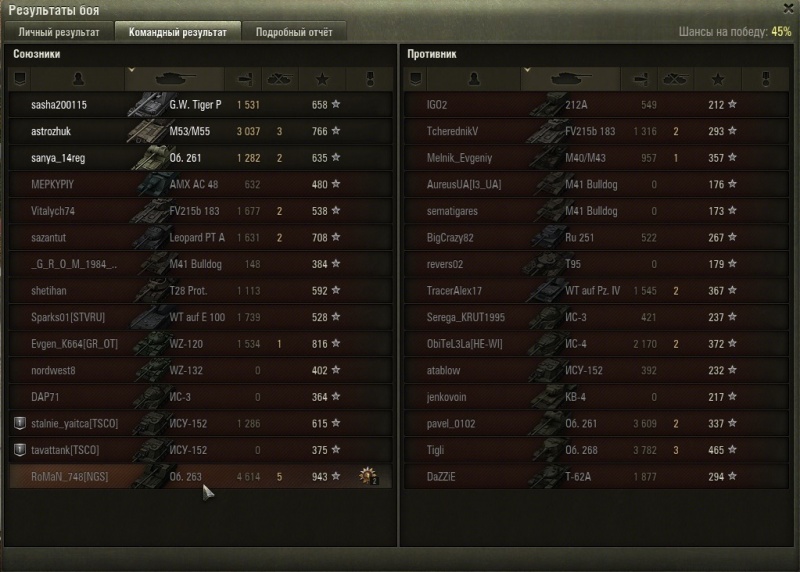The image size is (800, 572).
Task: Sort allies by experience star column
Action: click(x=321, y=77)
